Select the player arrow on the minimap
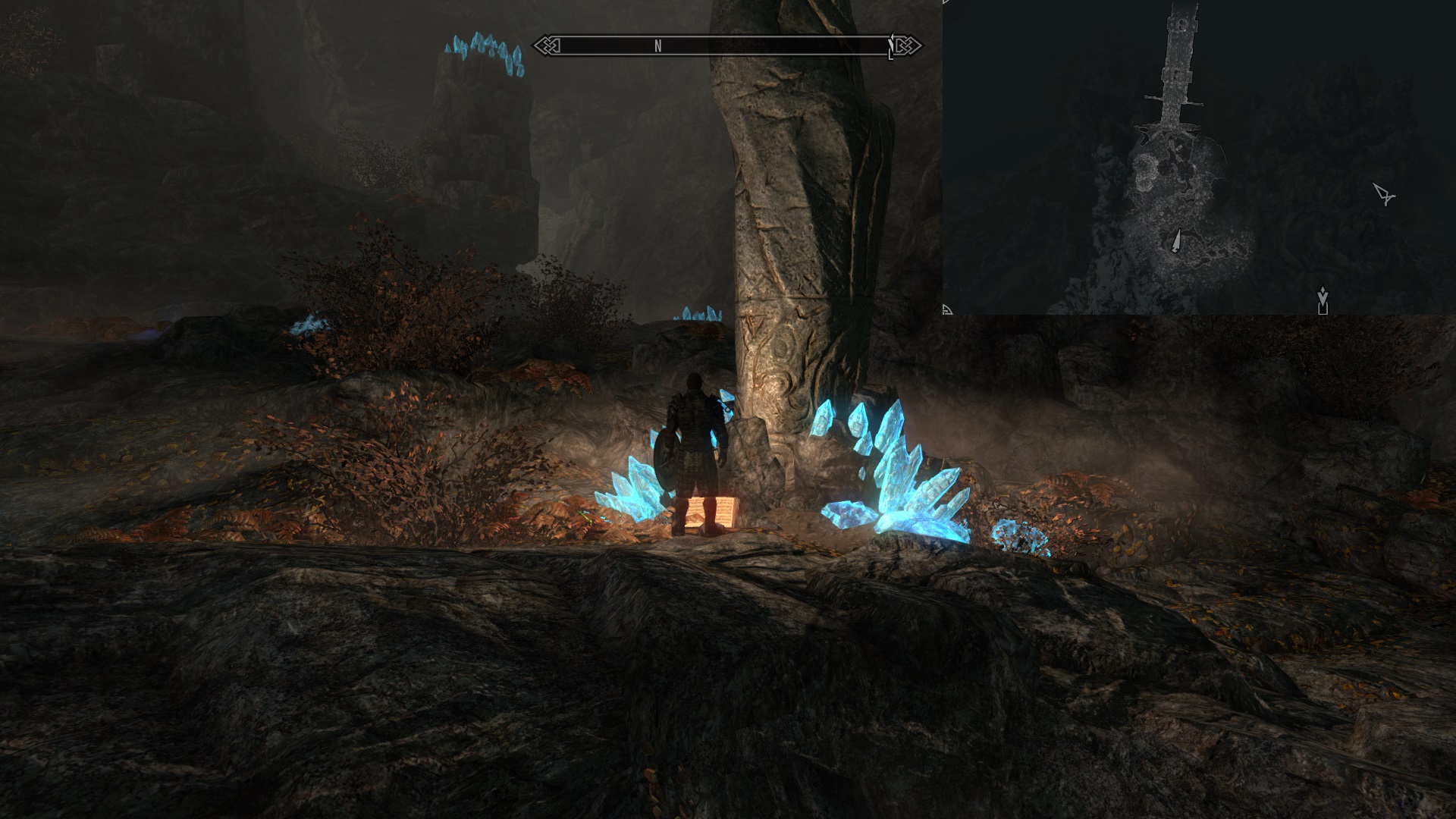Viewport: 1456px width, 819px height. point(1176,241)
